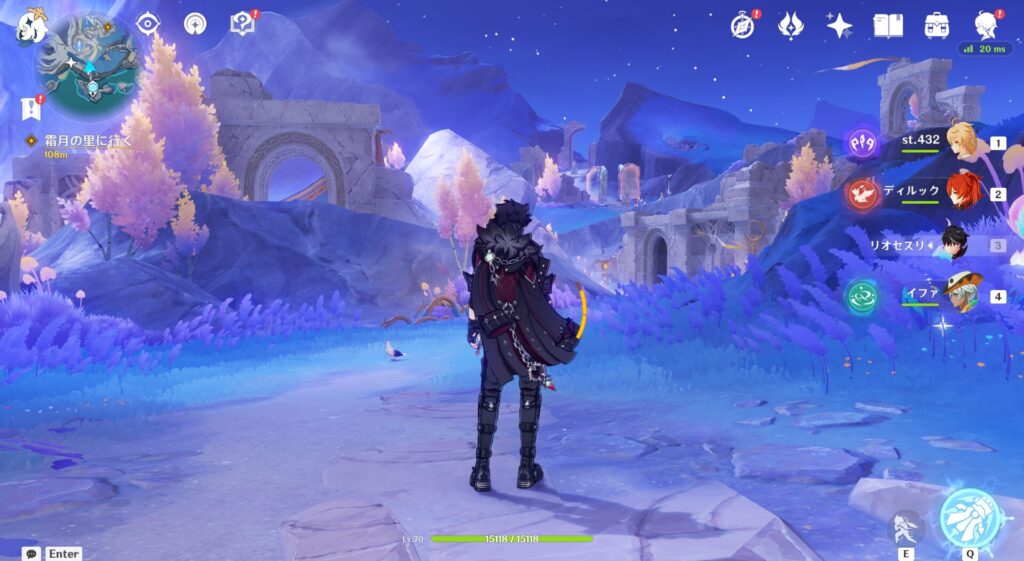Activate the eye-shaped Elemental Sight icon
Image resolution: width=1024 pixels, height=561 pixels.
tap(148, 24)
